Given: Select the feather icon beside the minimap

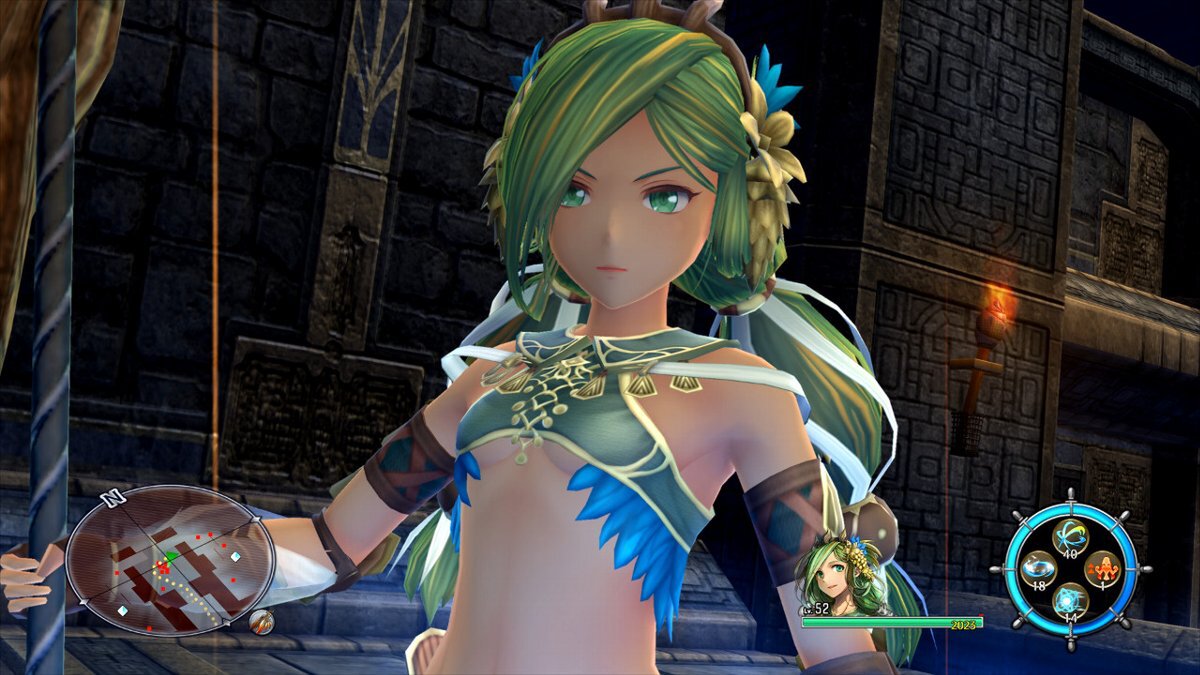Looking at the screenshot, I should pyautogui.click(x=261, y=622).
